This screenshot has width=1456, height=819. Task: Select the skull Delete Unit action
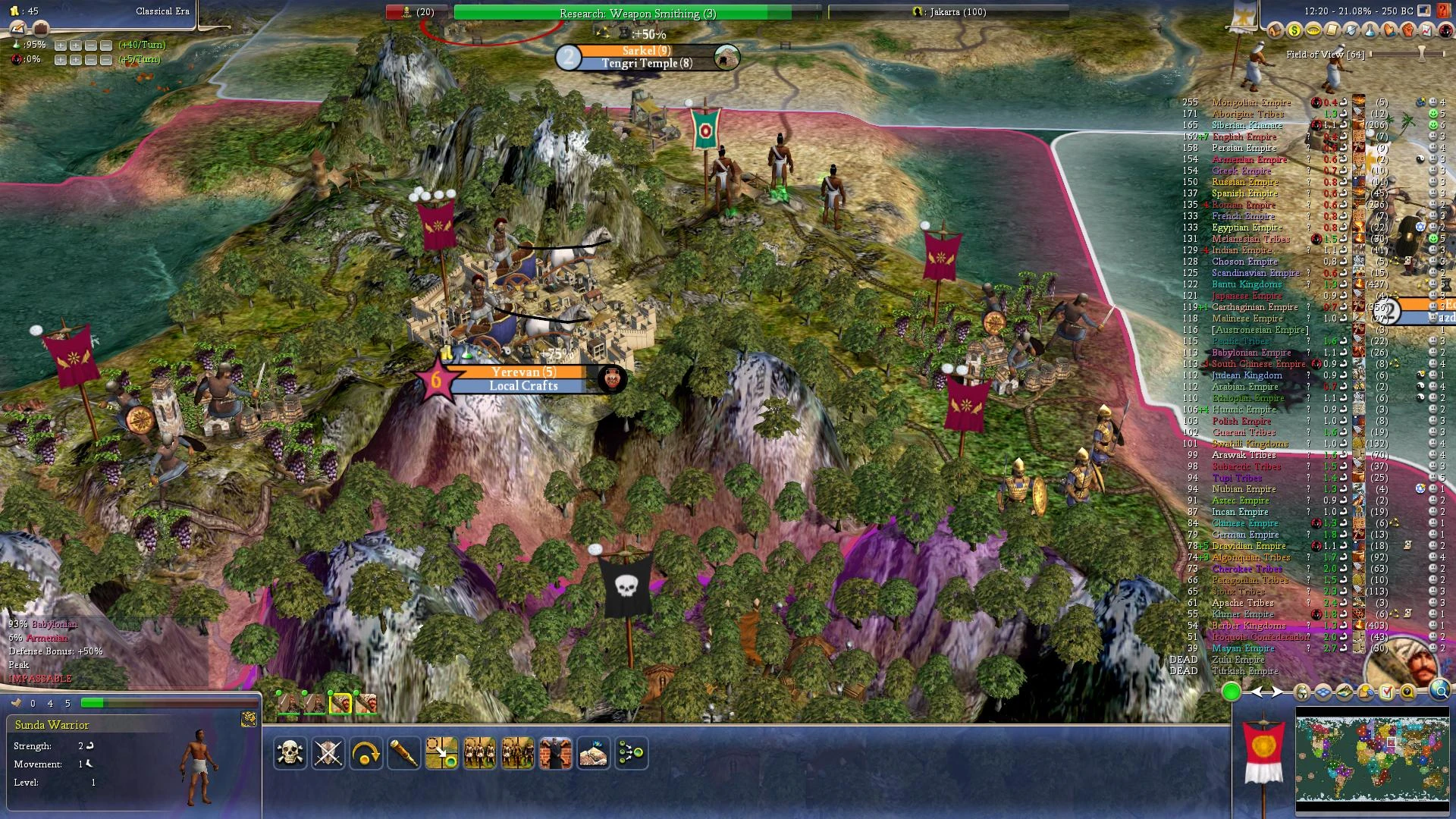point(290,753)
